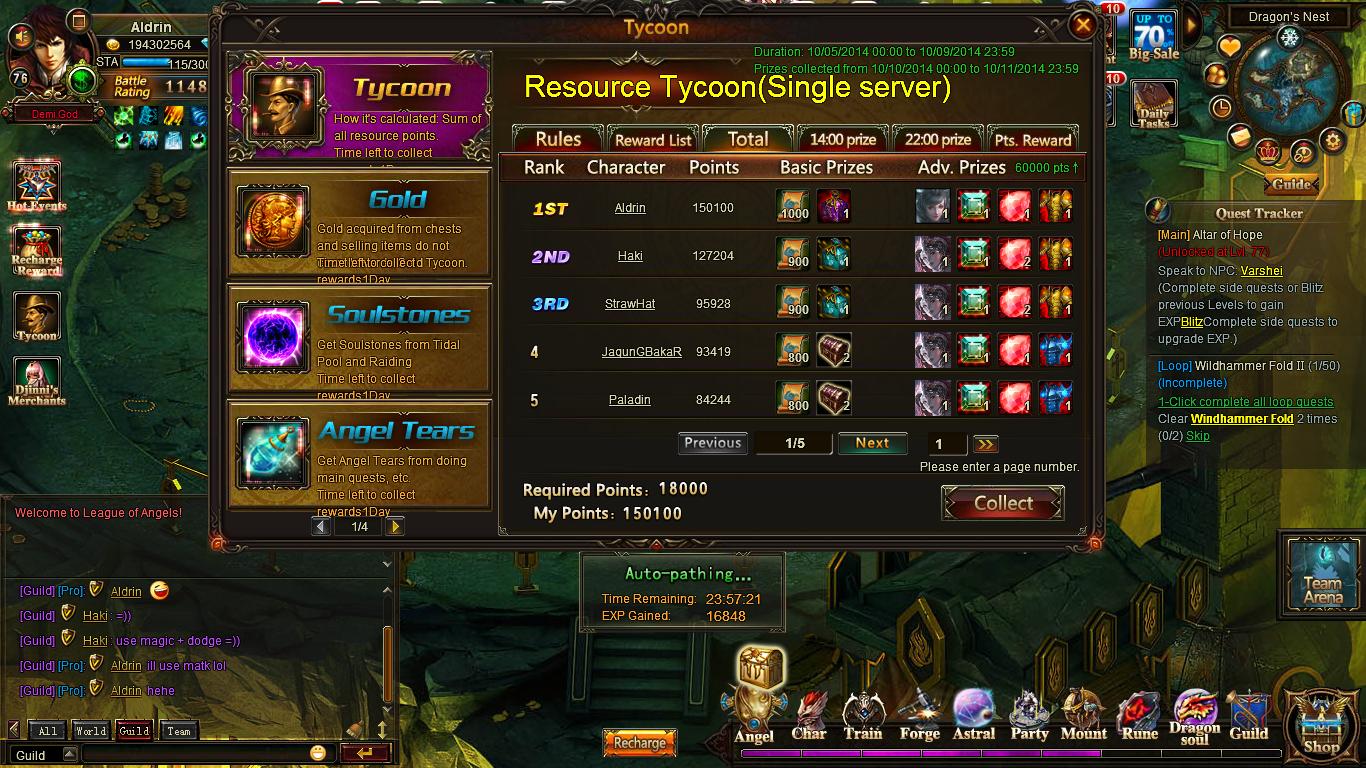1366x768 pixels.
Task: Close the Tycoon window
Action: pos(1082,26)
